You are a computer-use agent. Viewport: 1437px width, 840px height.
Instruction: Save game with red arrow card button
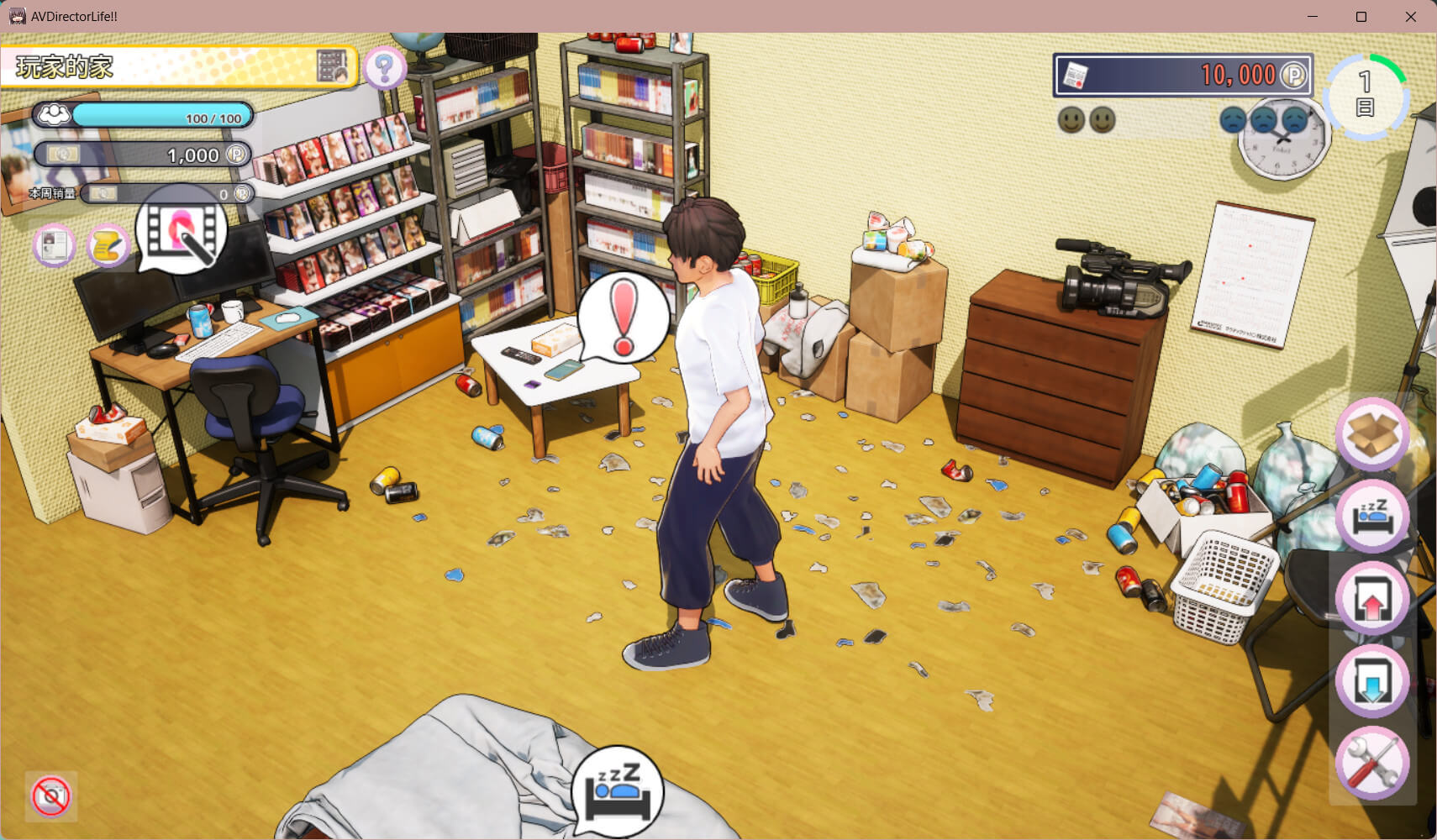click(1372, 598)
